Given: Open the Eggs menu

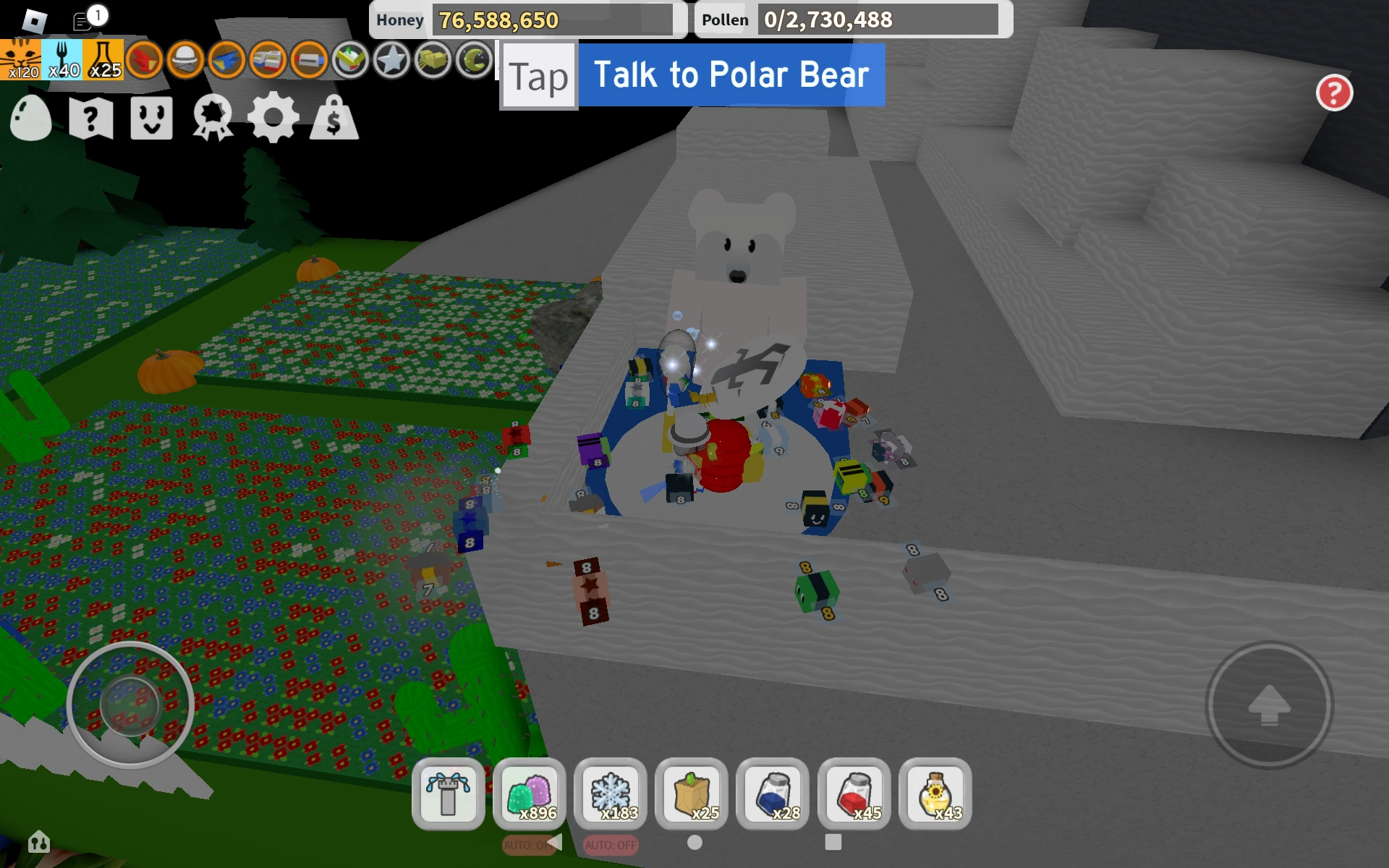Looking at the screenshot, I should coord(30,119).
